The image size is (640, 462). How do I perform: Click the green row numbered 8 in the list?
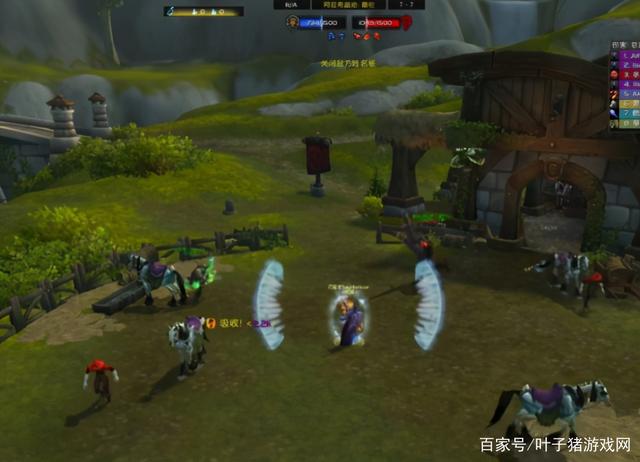(630, 123)
